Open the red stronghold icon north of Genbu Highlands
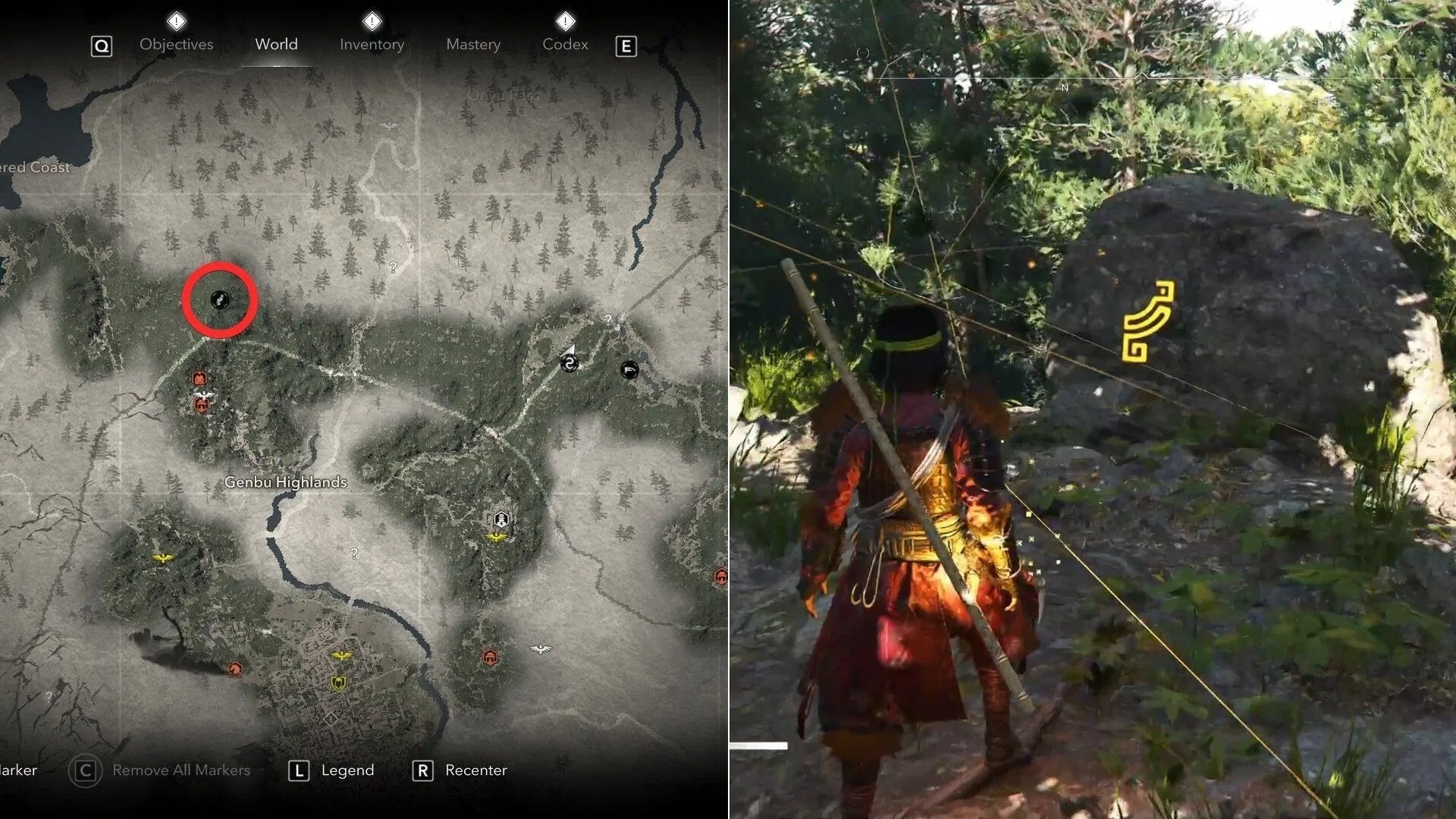 199,378
